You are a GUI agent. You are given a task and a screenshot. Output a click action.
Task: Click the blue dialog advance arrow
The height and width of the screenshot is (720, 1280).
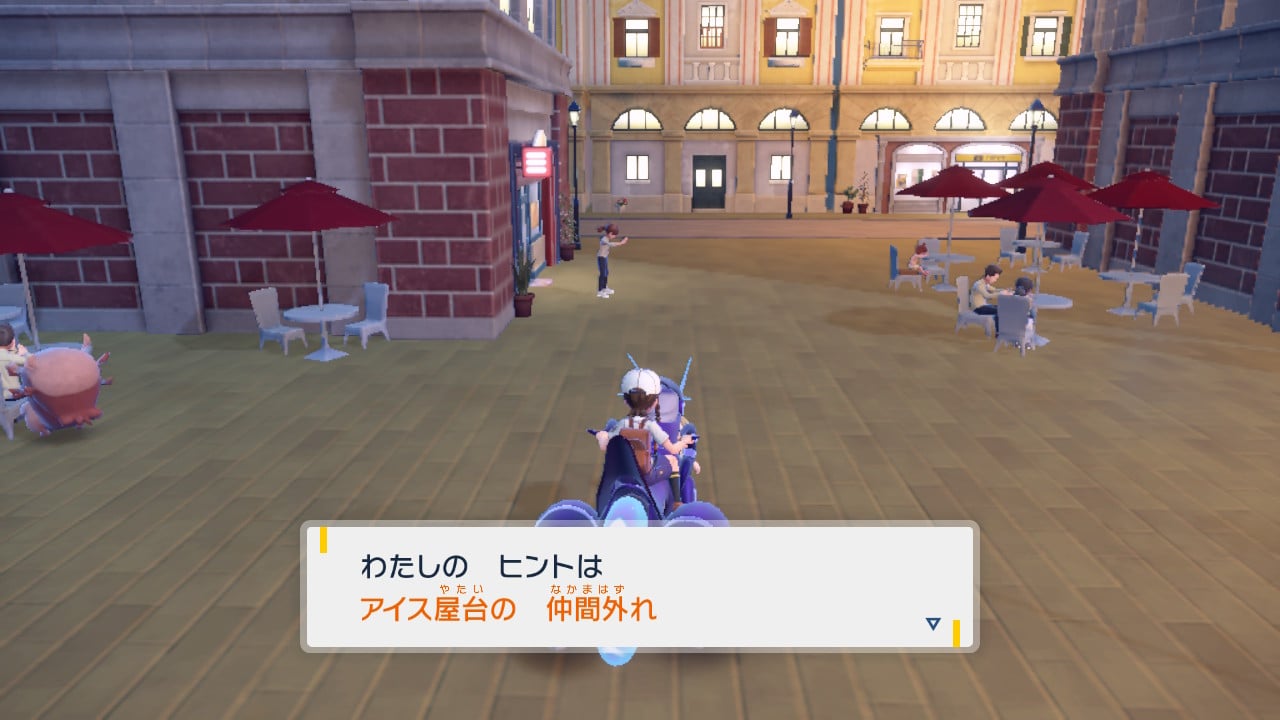pos(931,623)
